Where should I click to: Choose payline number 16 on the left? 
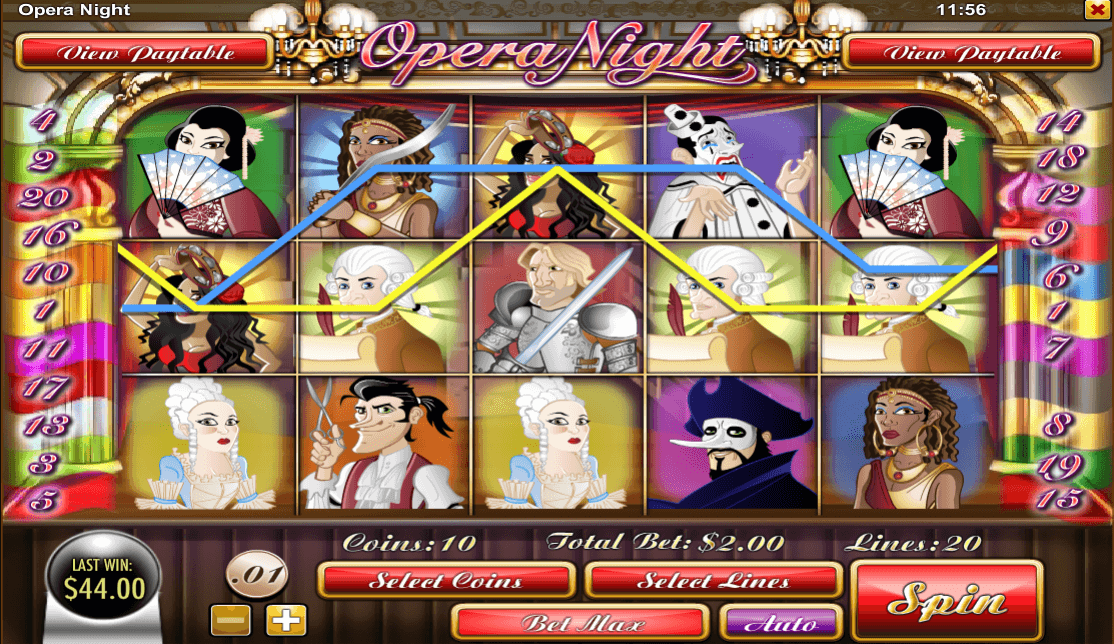point(43,234)
